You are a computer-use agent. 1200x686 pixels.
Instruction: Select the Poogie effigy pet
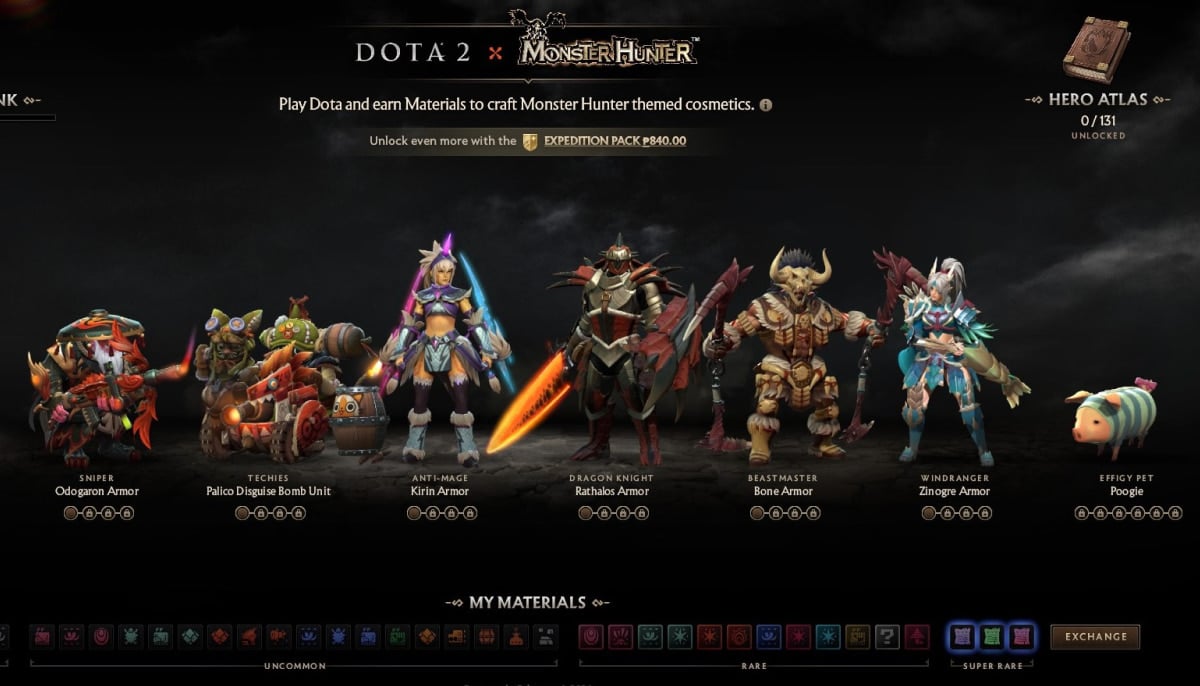(x=1110, y=420)
